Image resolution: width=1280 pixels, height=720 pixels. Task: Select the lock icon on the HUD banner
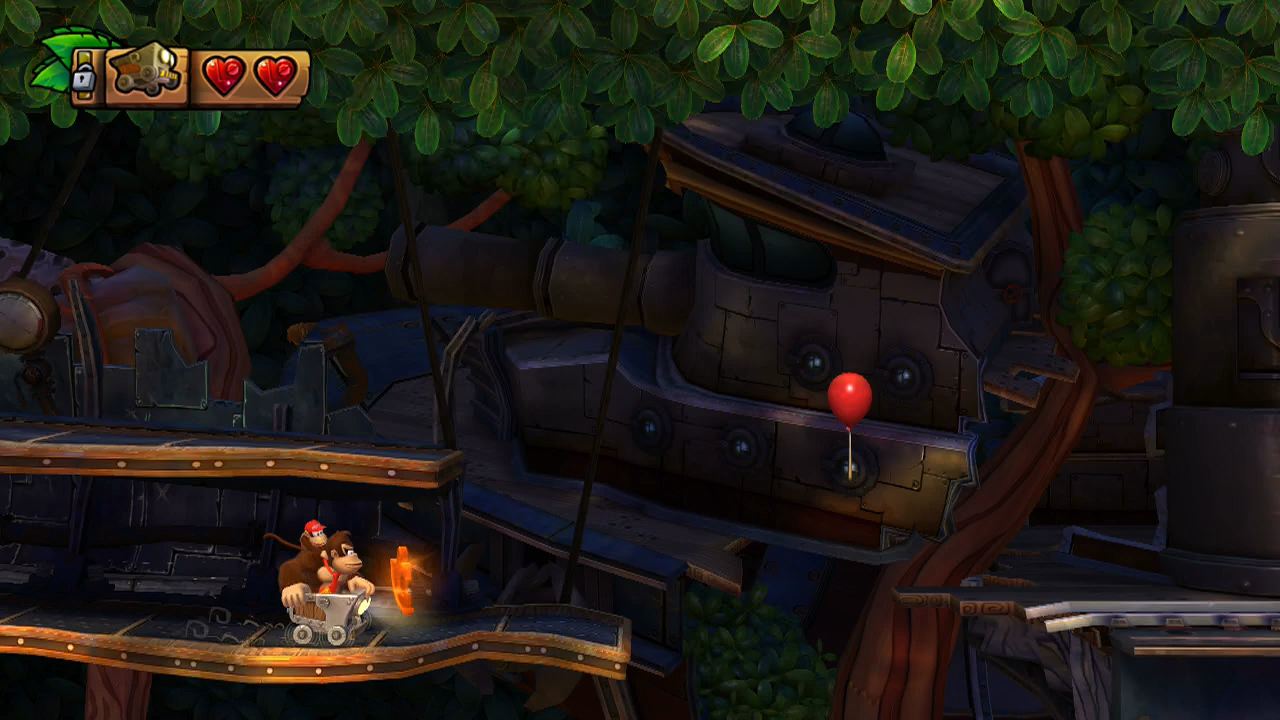tap(85, 75)
